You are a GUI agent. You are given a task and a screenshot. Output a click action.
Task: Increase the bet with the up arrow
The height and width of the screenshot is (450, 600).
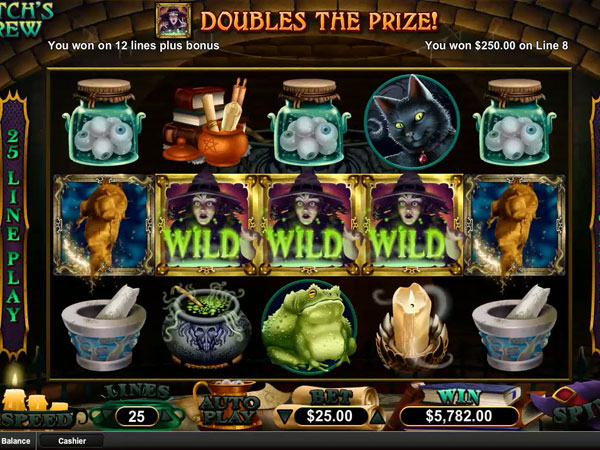click(x=378, y=415)
